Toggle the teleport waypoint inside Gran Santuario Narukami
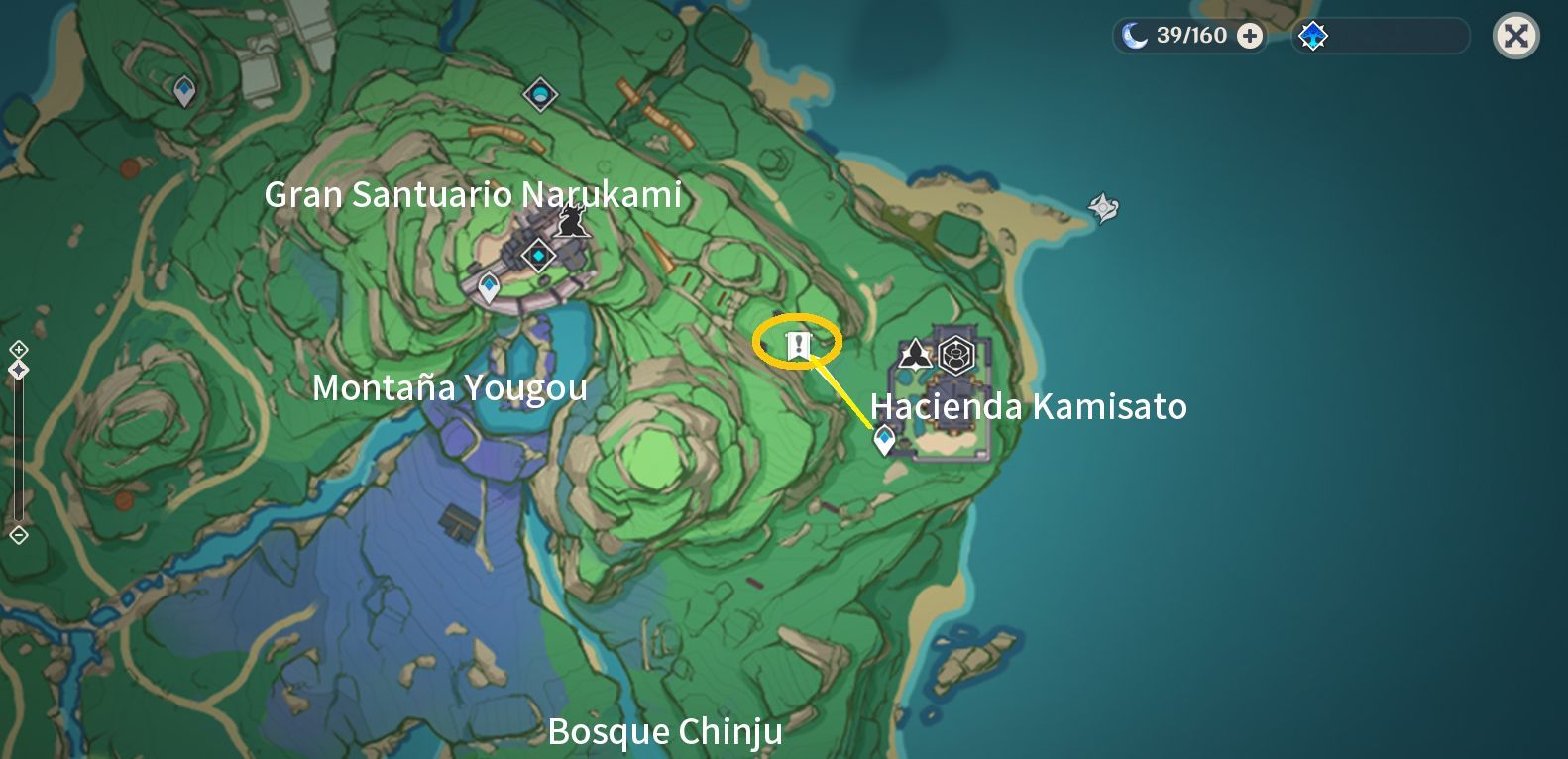 [x=536, y=255]
